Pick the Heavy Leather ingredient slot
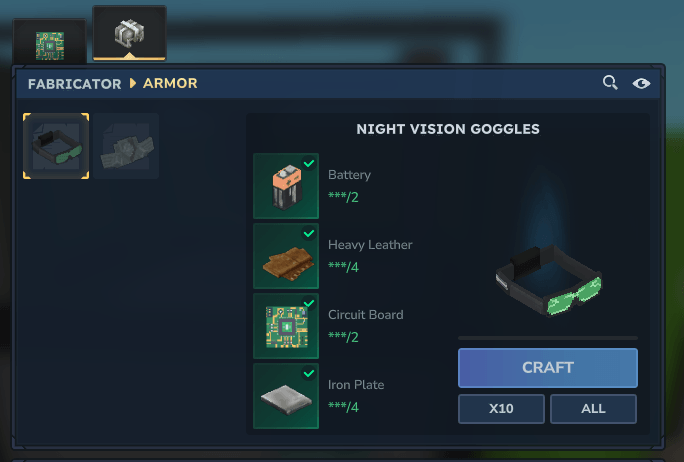This screenshot has height=462, width=684. pos(286,256)
